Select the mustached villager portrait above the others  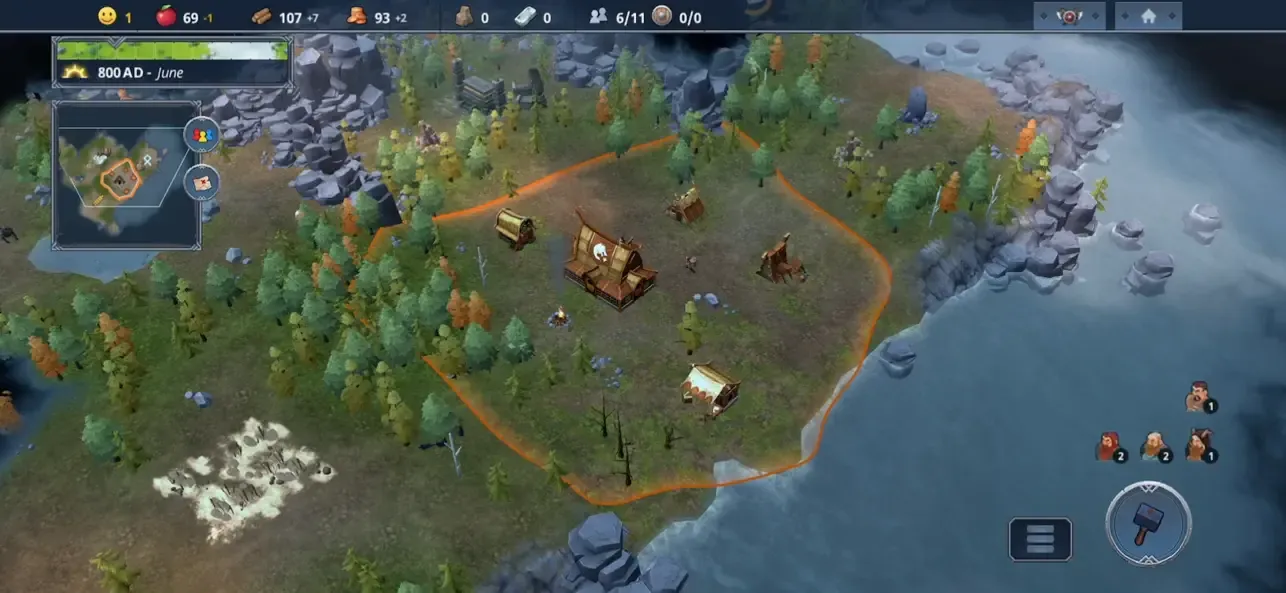[x=1197, y=396]
